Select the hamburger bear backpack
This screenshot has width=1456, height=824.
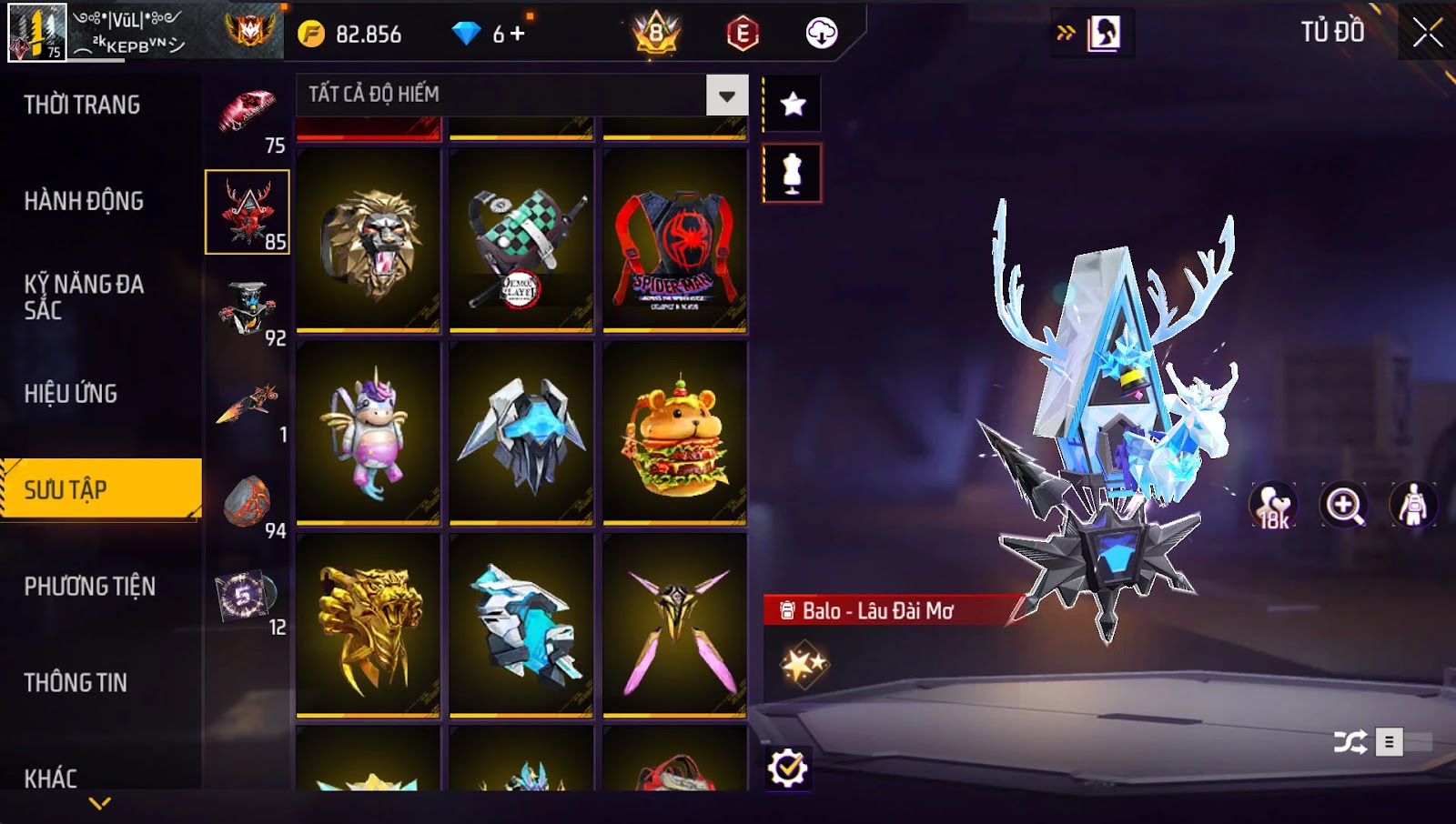[x=674, y=433]
